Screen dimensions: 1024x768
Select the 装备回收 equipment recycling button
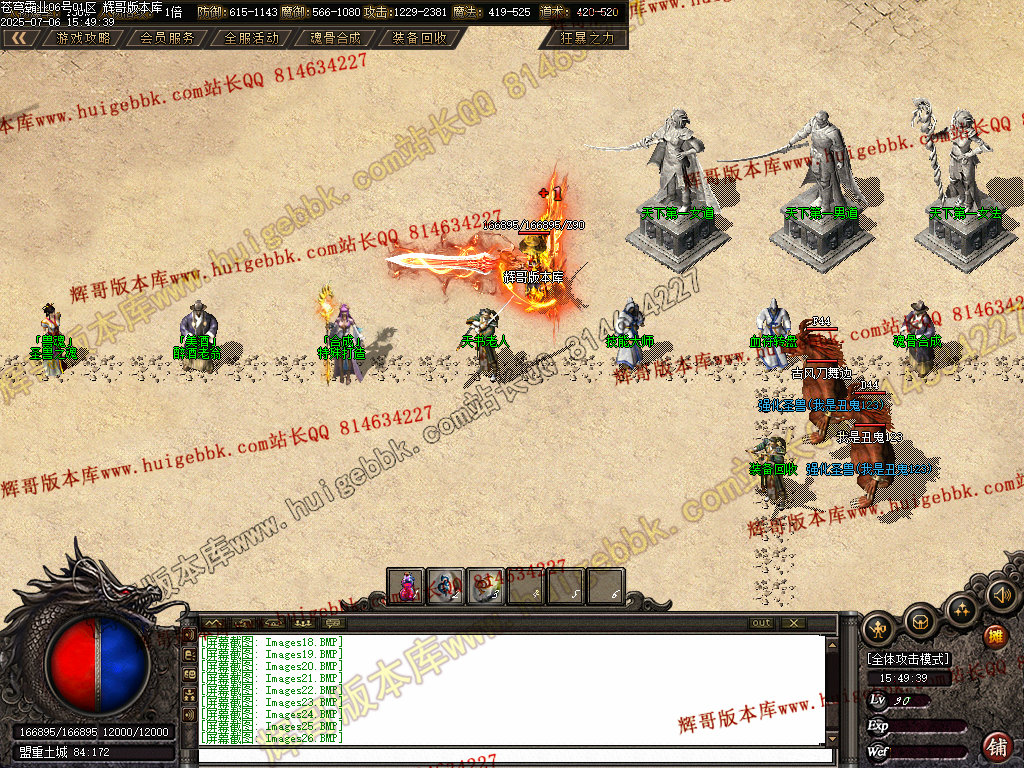[x=420, y=38]
